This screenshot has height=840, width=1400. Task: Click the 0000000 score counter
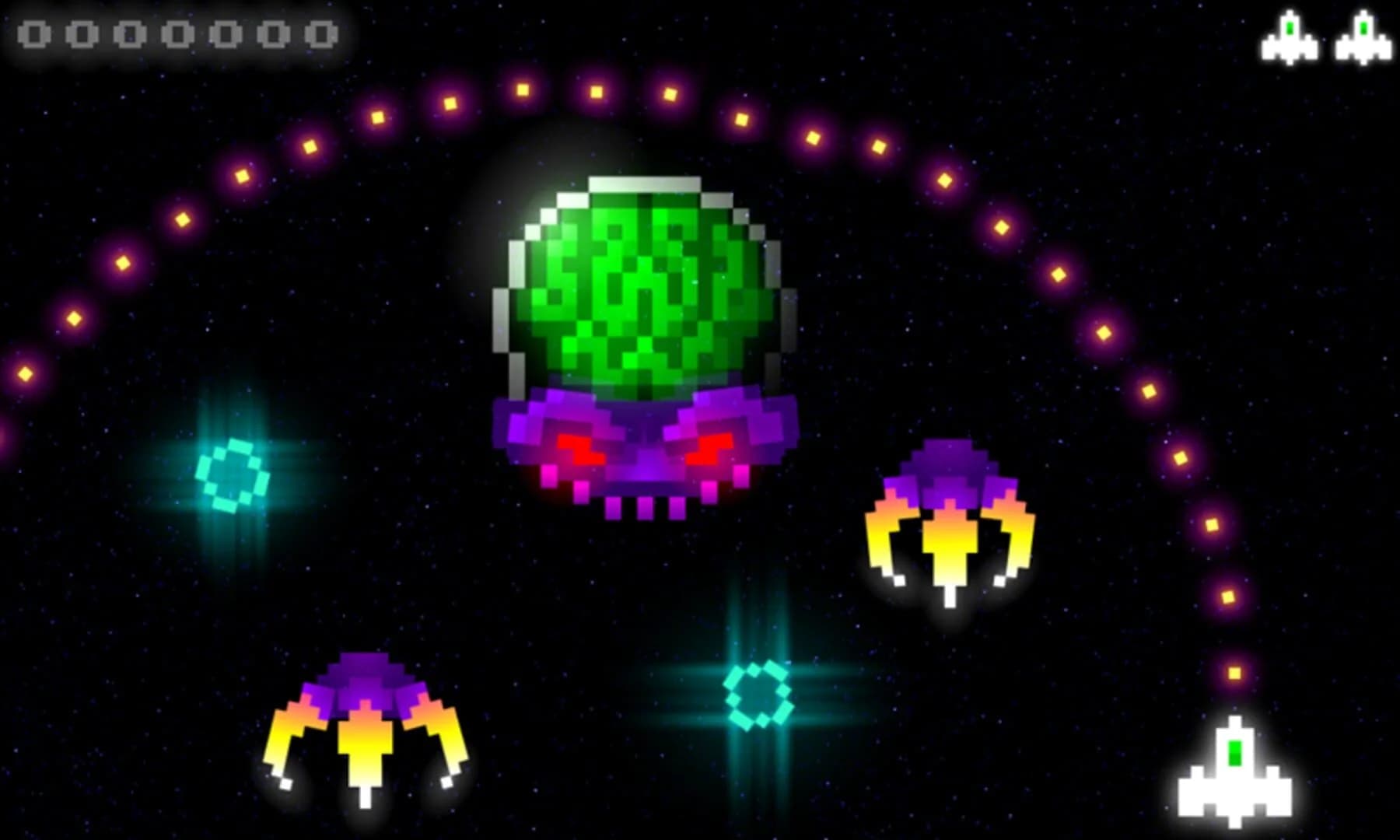(175, 33)
